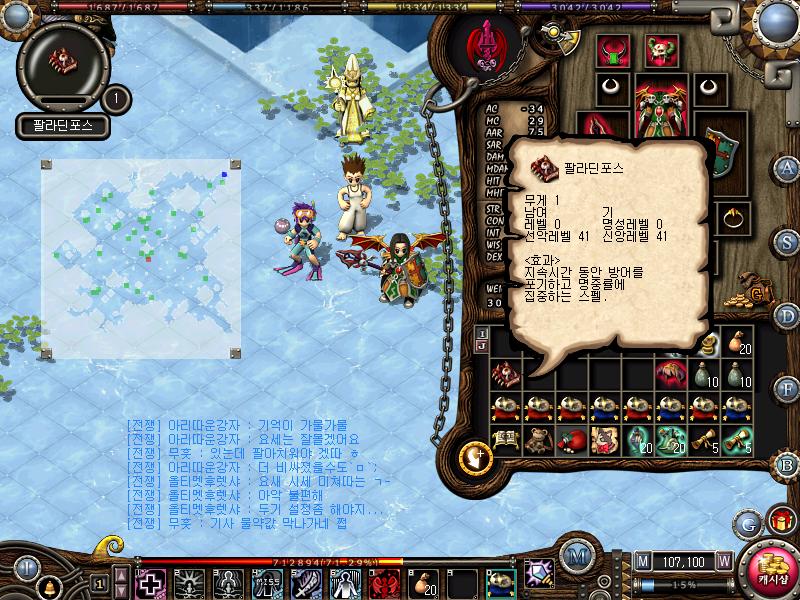The width and height of the screenshot is (800, 600).
Task: Click the red gift box icon
Action: pyautogui.click(x=780, y=521)
